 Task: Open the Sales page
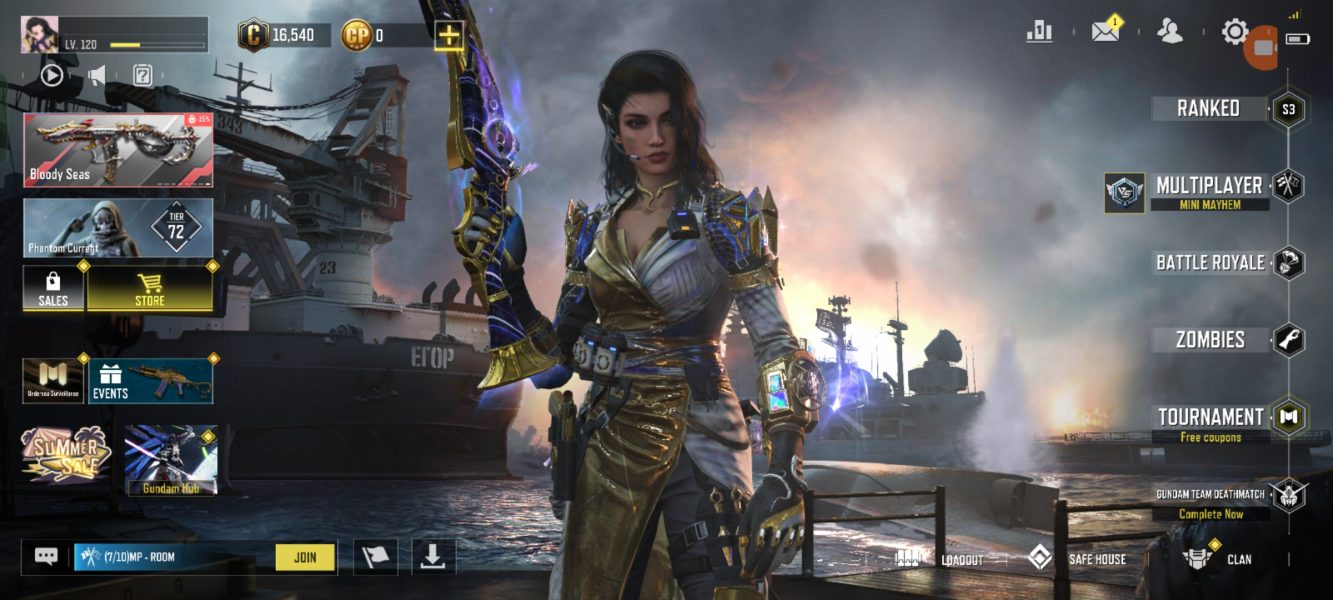coord(53,288)
